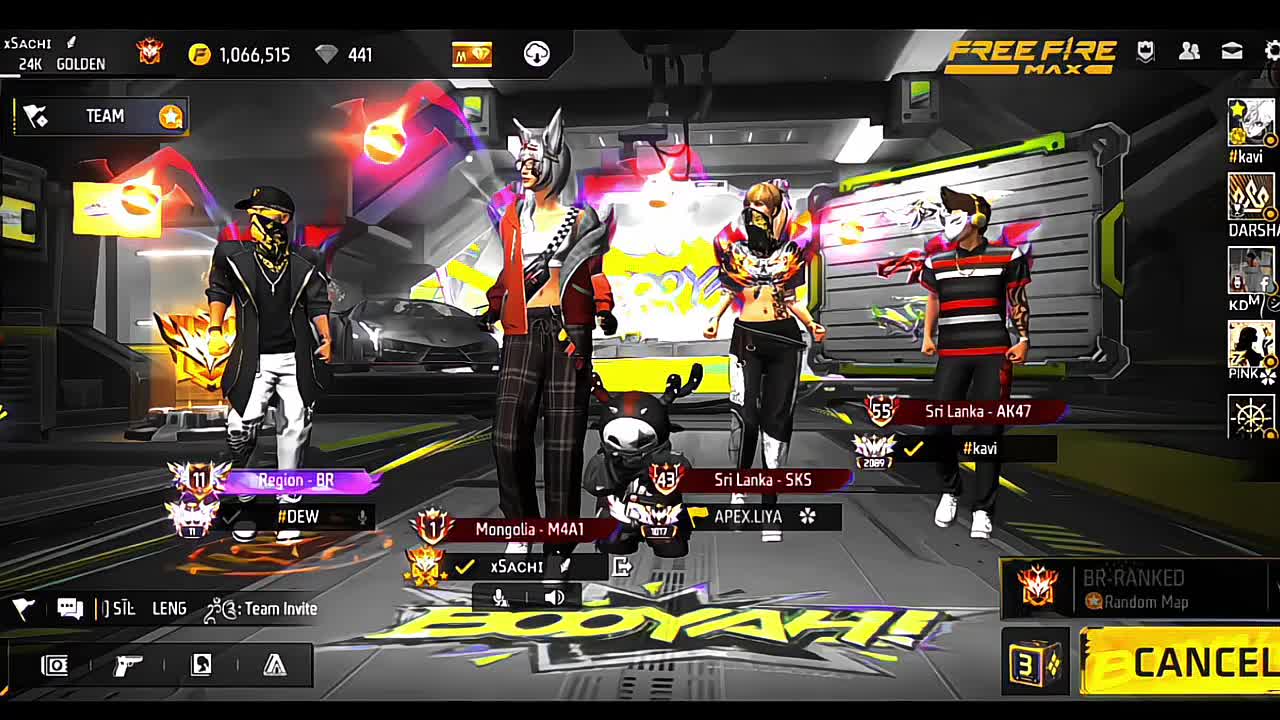Screen dimensions: 1280x720
Task: Open the download center cloud icon
Action: pos(537,54)
